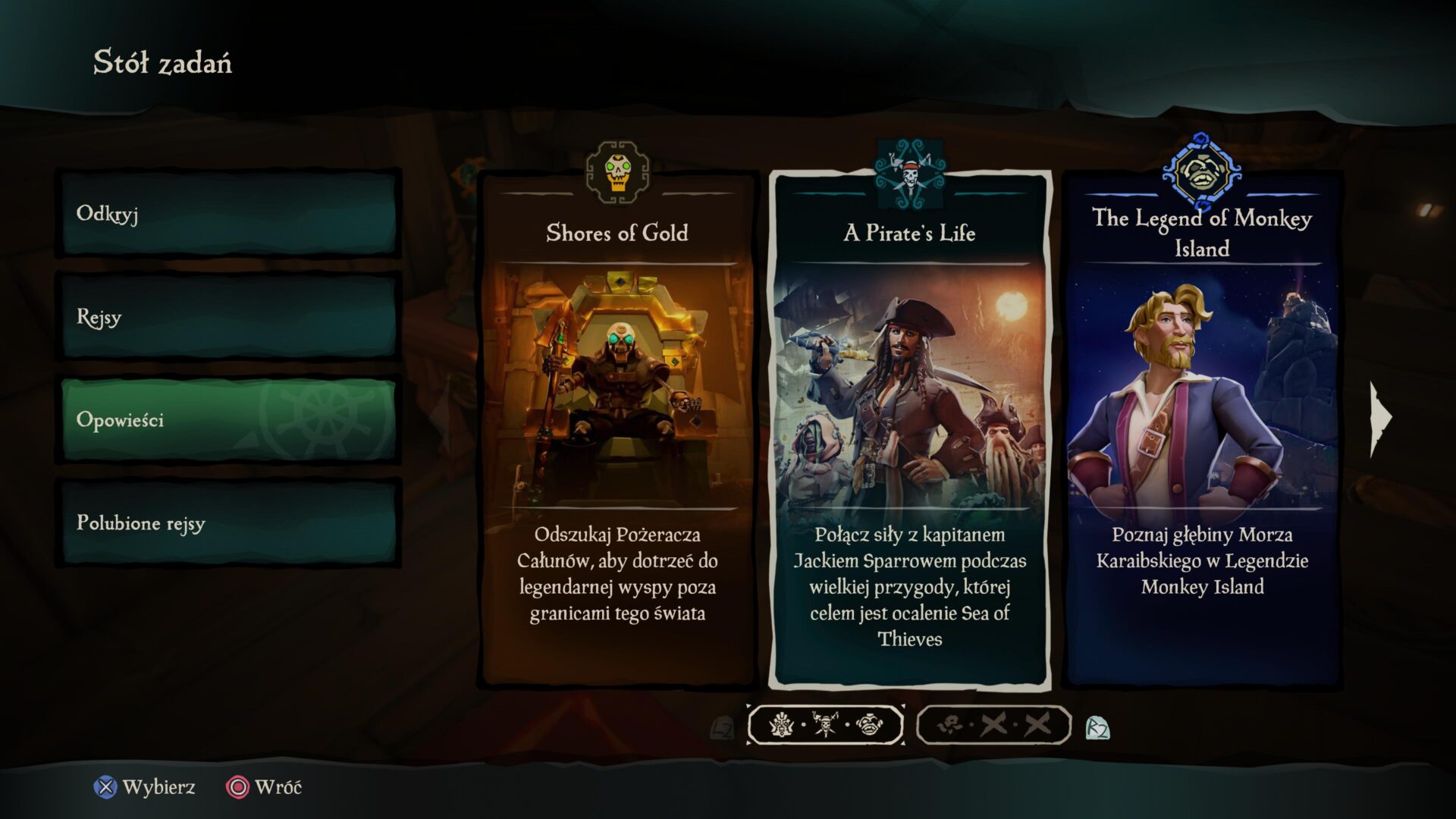
Task: Click the R2 trigger prompt icon
Action: (x=1100, y=725)
